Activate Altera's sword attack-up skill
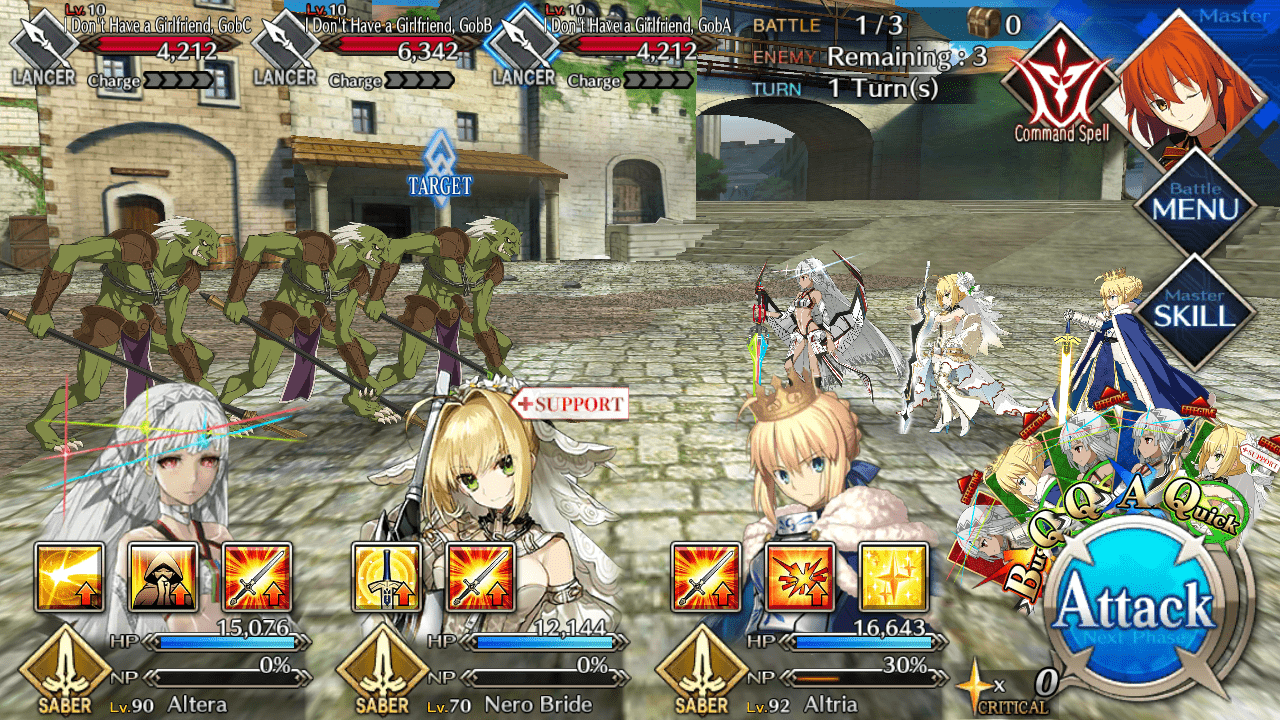Image resolution: width=1280 pixels, height=720 pixels. (x=257, y=577)
